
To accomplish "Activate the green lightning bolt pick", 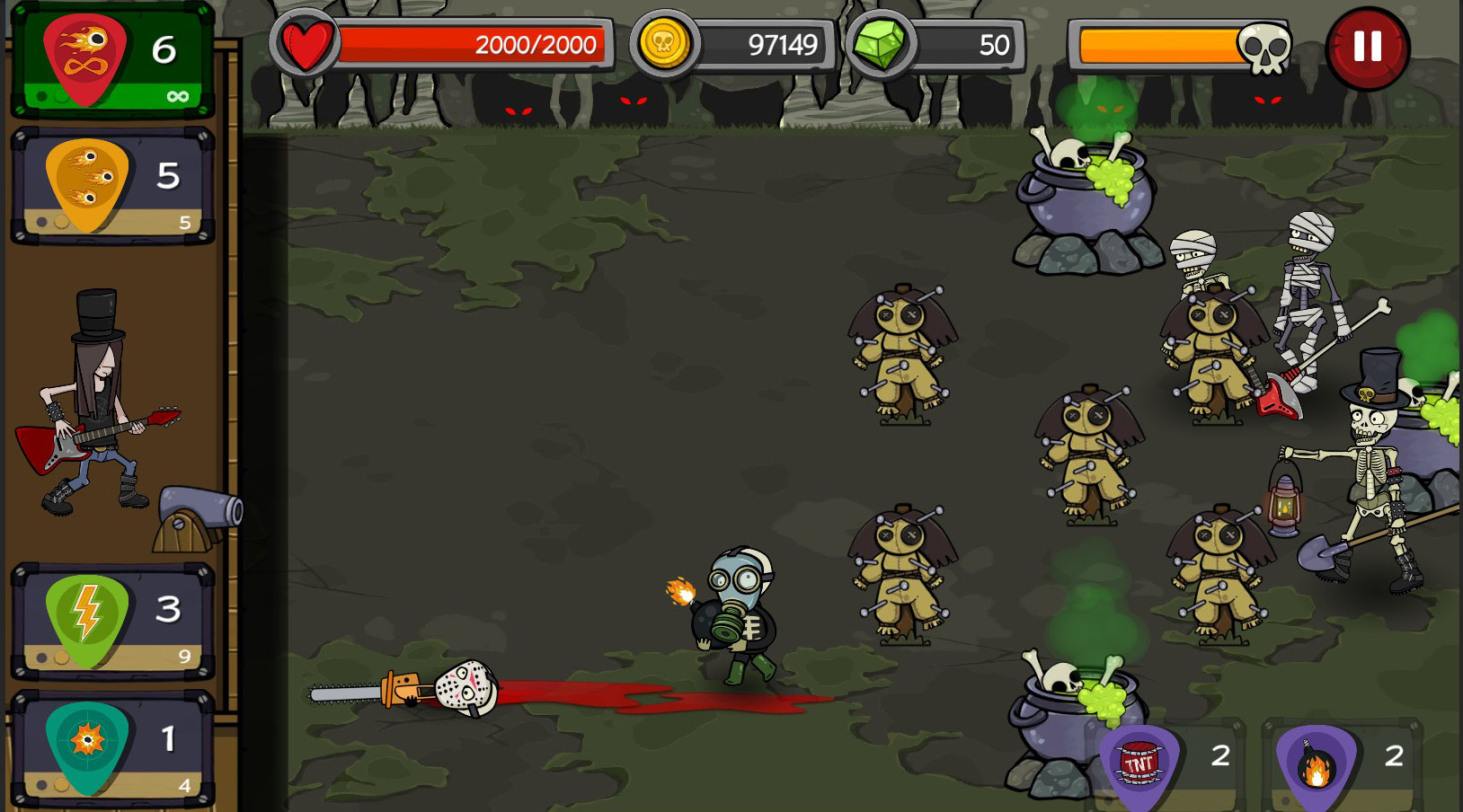I will tap(87, 620).
